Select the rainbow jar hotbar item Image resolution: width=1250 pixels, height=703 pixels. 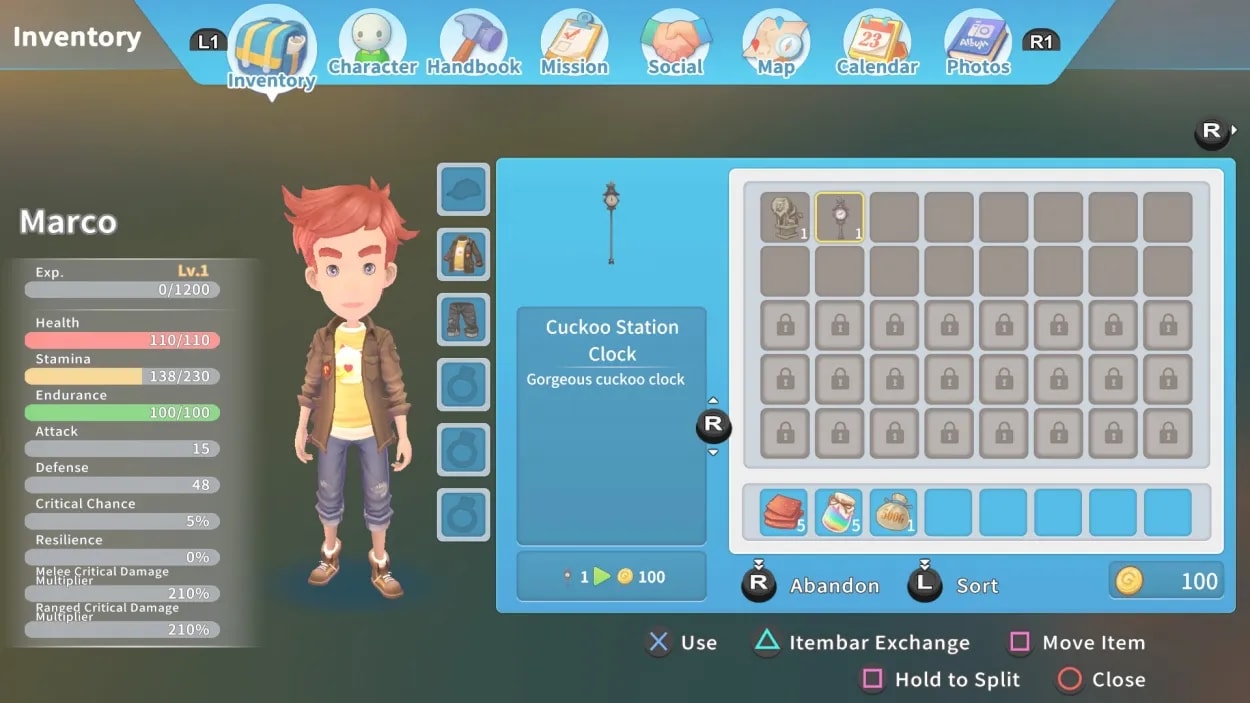click(839, 513)
